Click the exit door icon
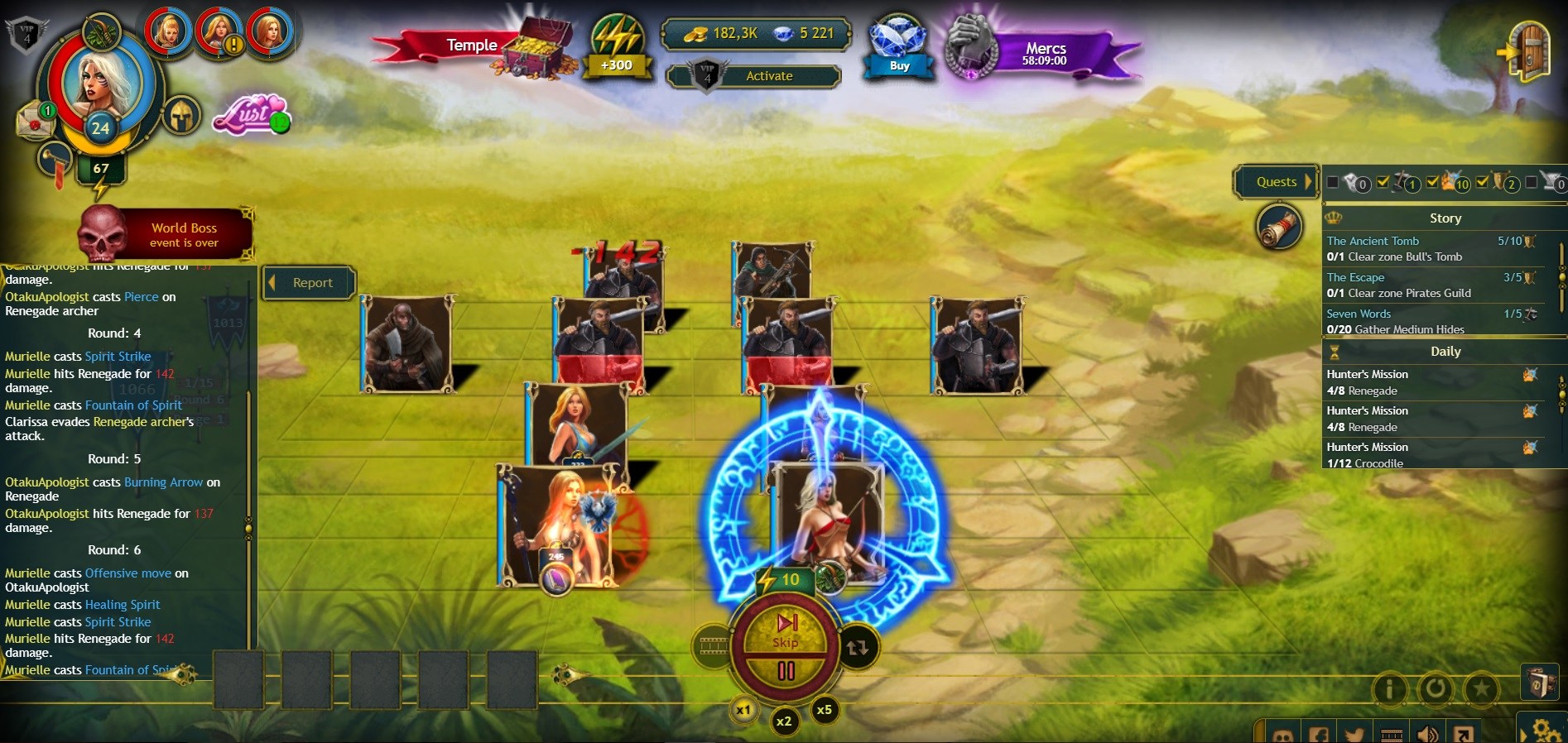The image size is (1568, 743). click(x=1527, y=51)
